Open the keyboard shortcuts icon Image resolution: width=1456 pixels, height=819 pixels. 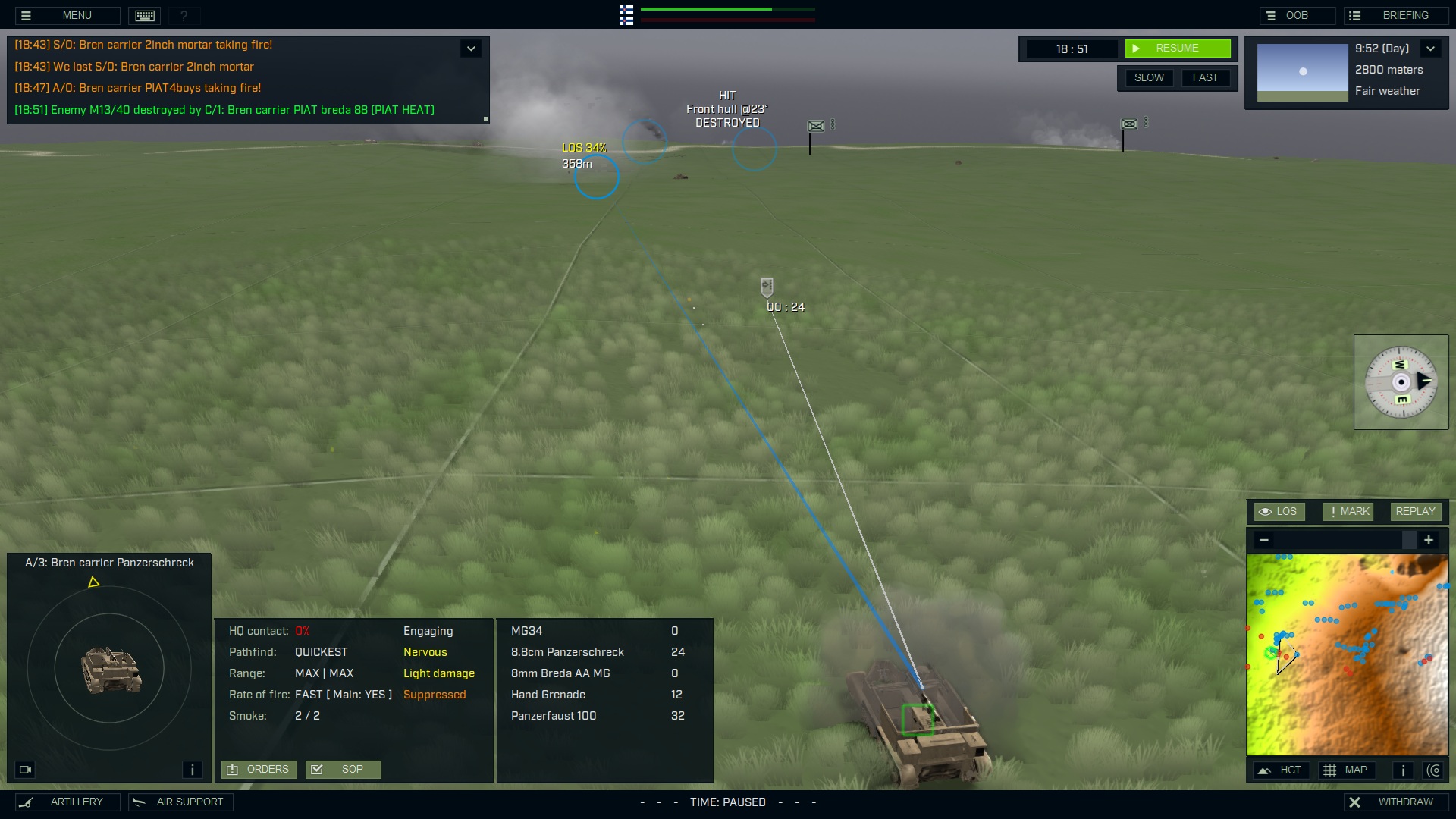(x=143, y=15)
